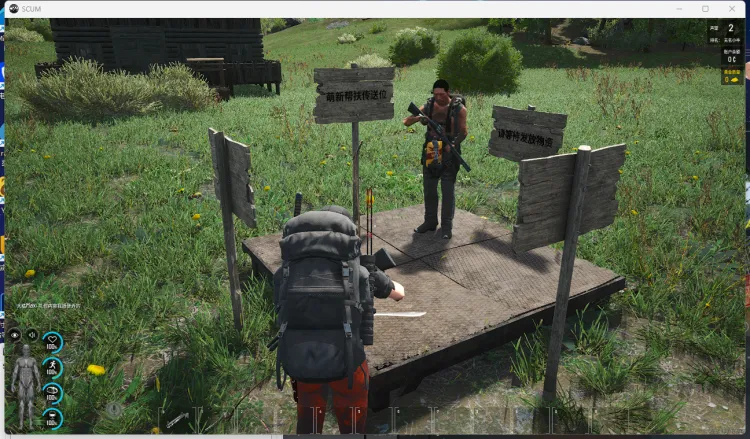750x439 pixels.
Task: Select the heart health indicator
Action: click(52, 342)
